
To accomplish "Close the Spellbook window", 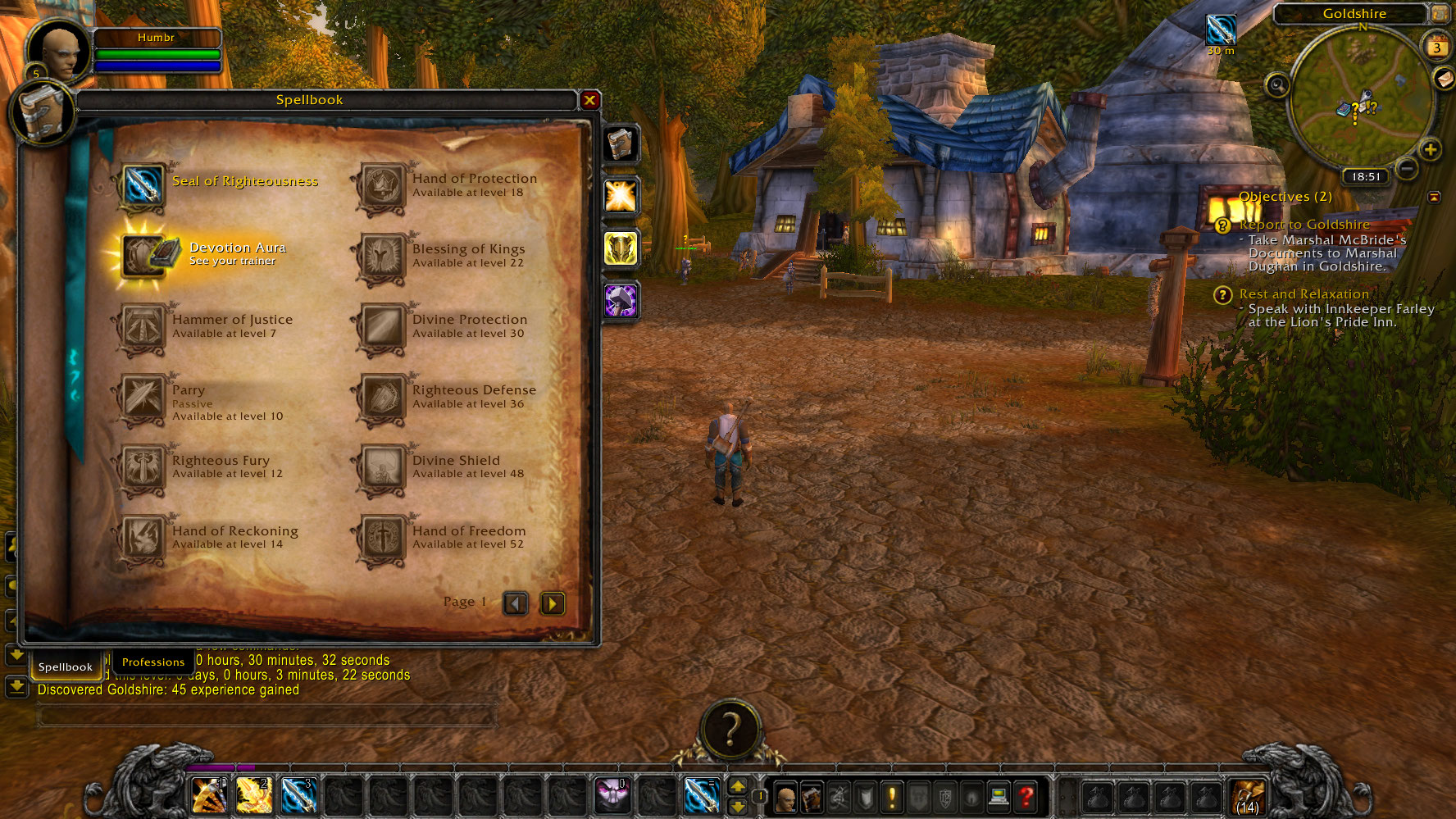I will coord(589,100).
